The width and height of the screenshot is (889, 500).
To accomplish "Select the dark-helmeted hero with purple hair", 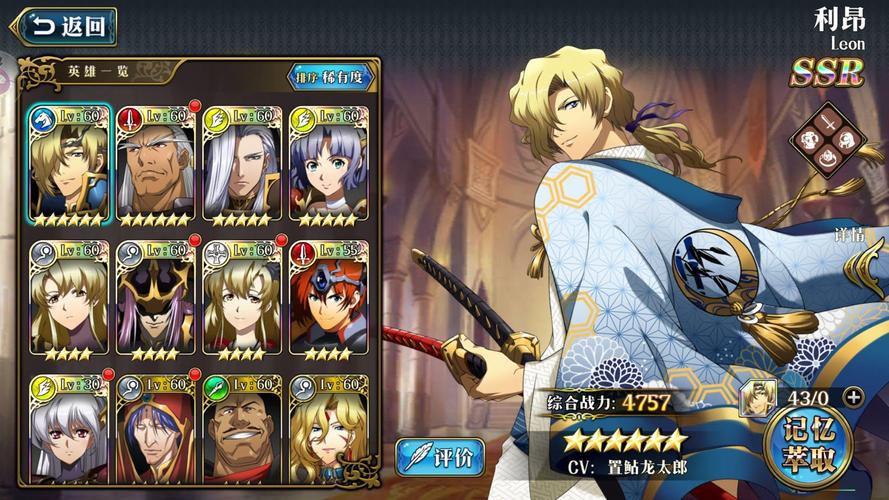I will pyautogui.click(x=155, y=298).
